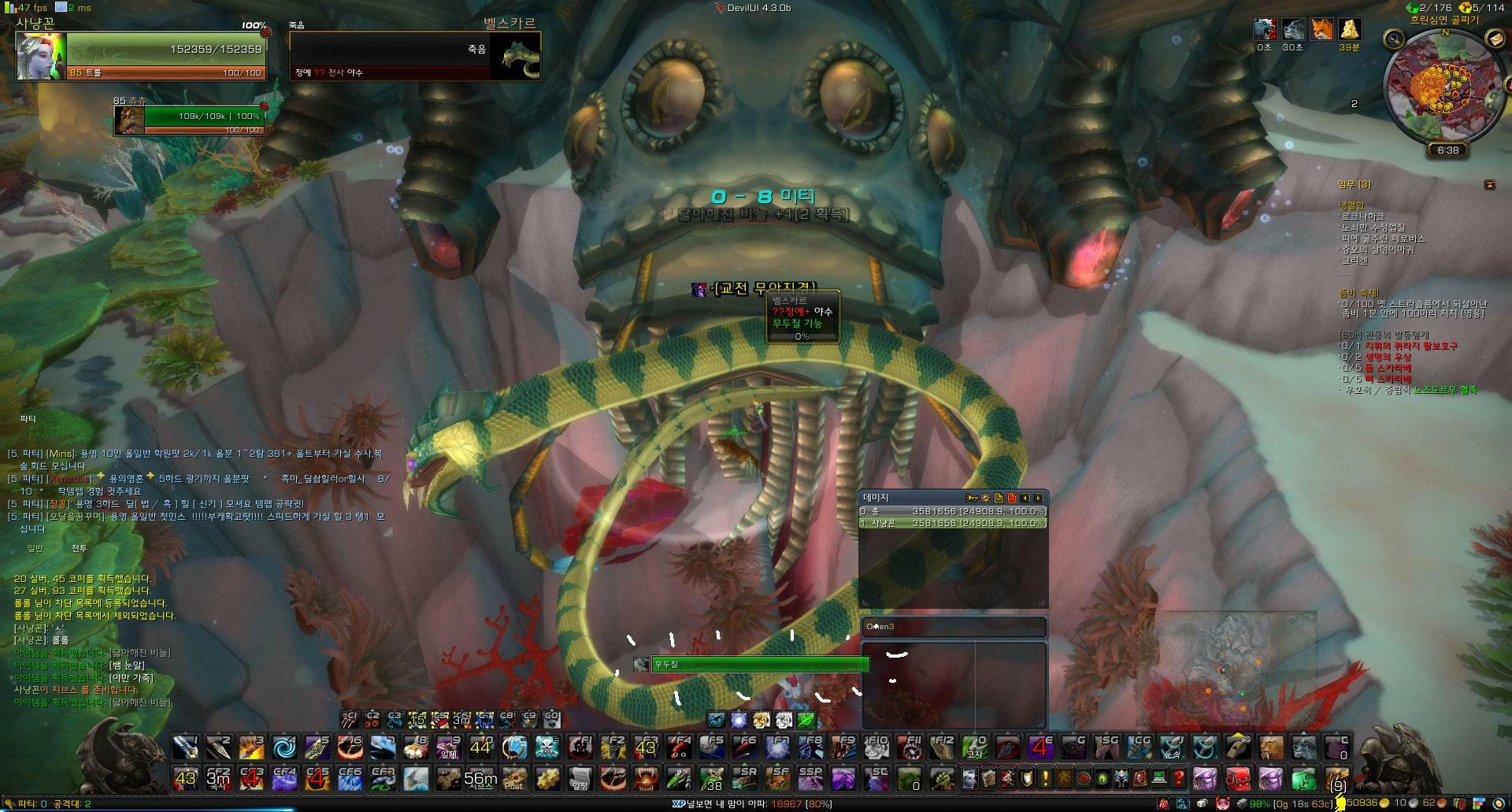
Task: Select the pet unit frame
Action: pos(189,120)
